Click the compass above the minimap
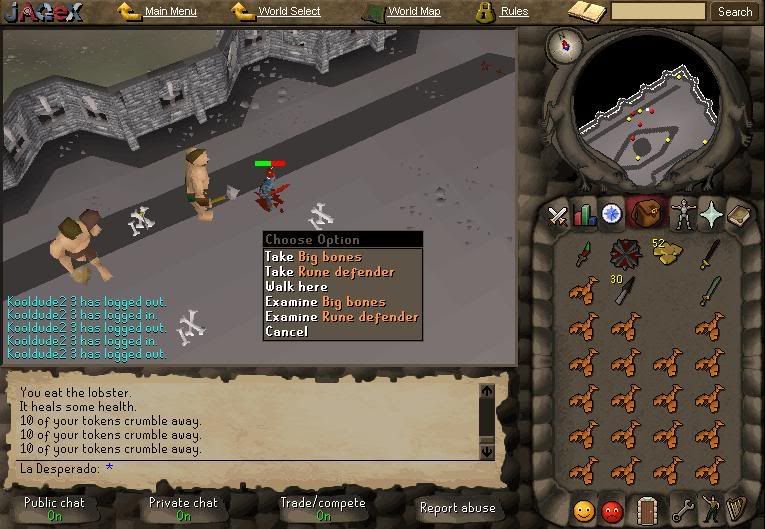The image size is (765, 529). (x=571, y=43)
